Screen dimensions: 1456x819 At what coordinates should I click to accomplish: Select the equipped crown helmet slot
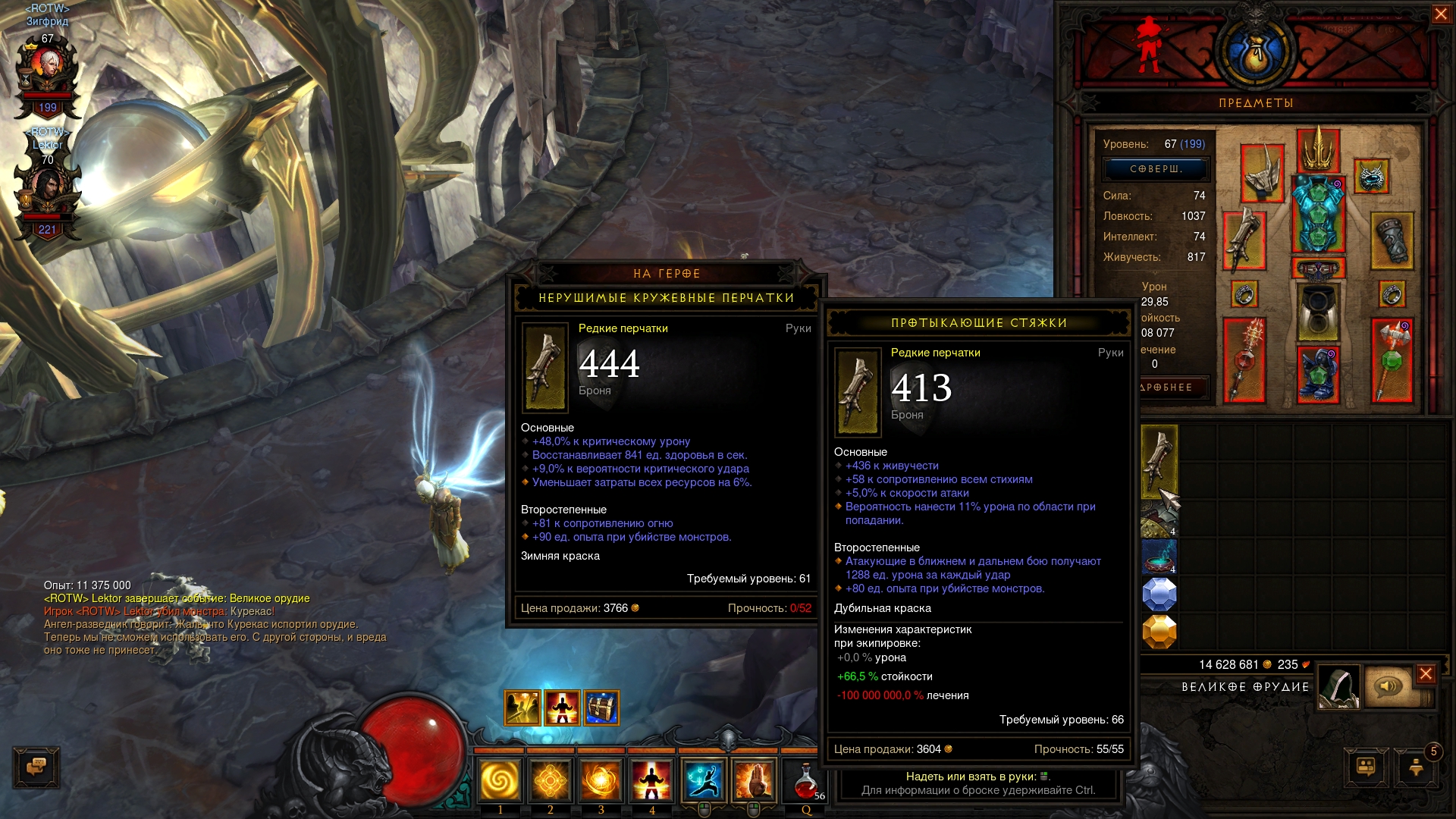click(x=1318, y=151)
